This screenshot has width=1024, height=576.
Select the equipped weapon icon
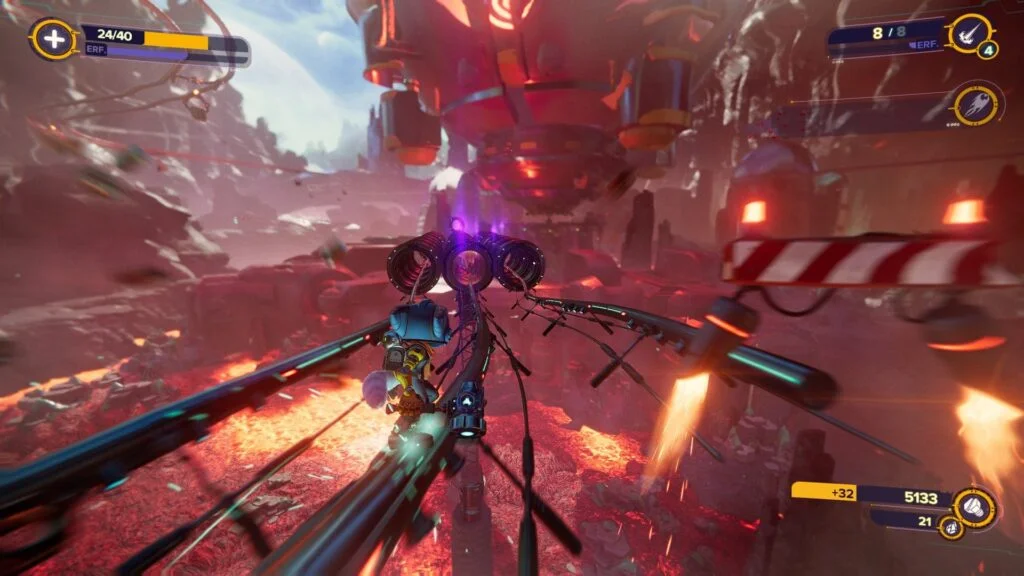click(x=968, y=35)
